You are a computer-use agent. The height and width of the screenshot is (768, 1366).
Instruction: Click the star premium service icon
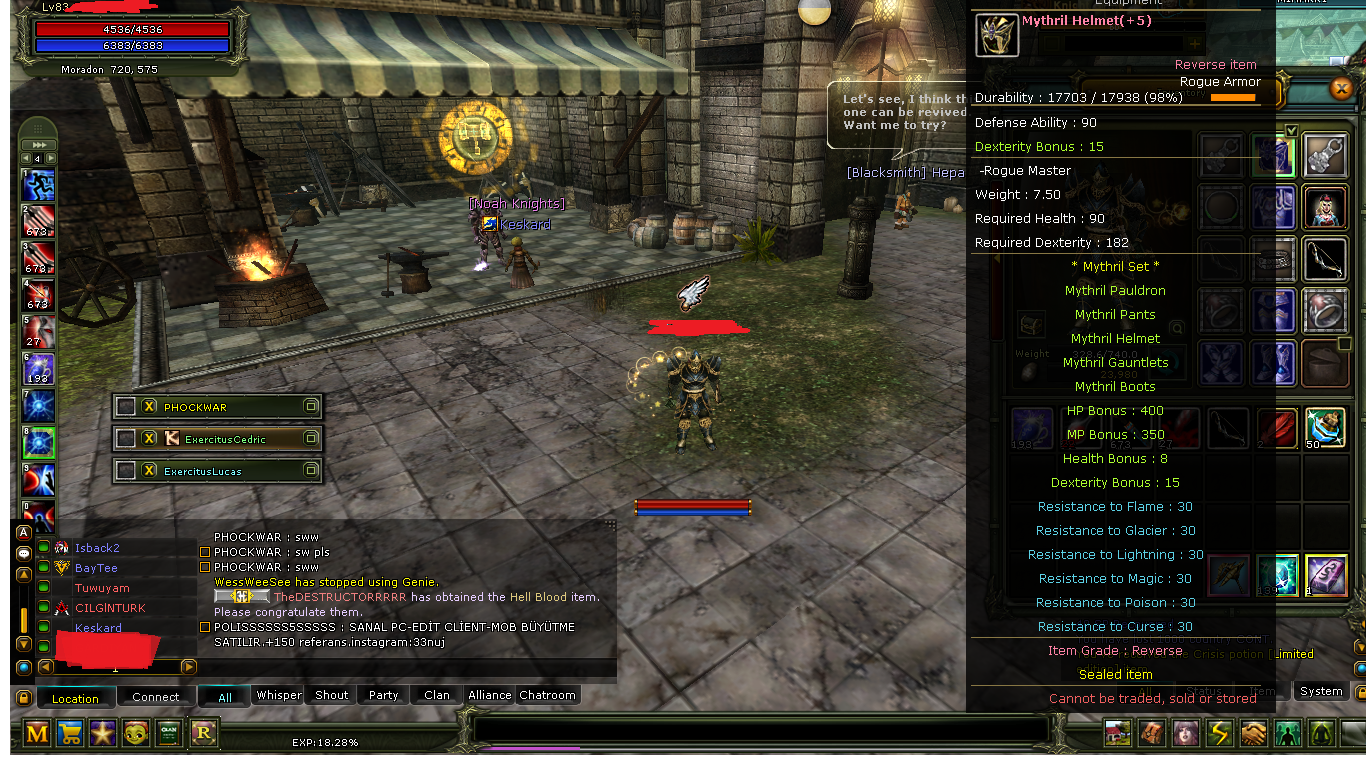101,733
